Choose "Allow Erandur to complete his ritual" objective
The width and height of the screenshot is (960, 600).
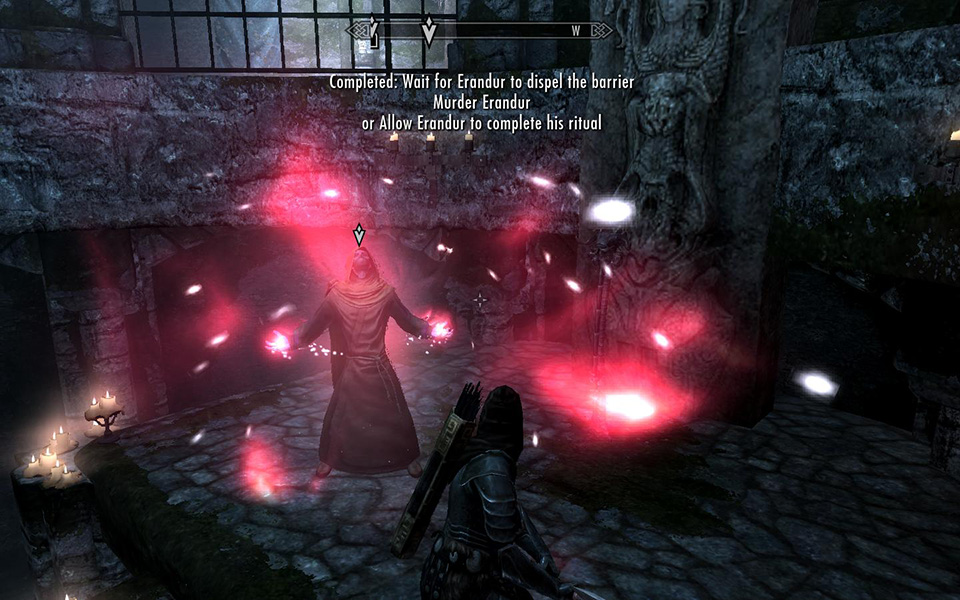click(x=481, y=122)
